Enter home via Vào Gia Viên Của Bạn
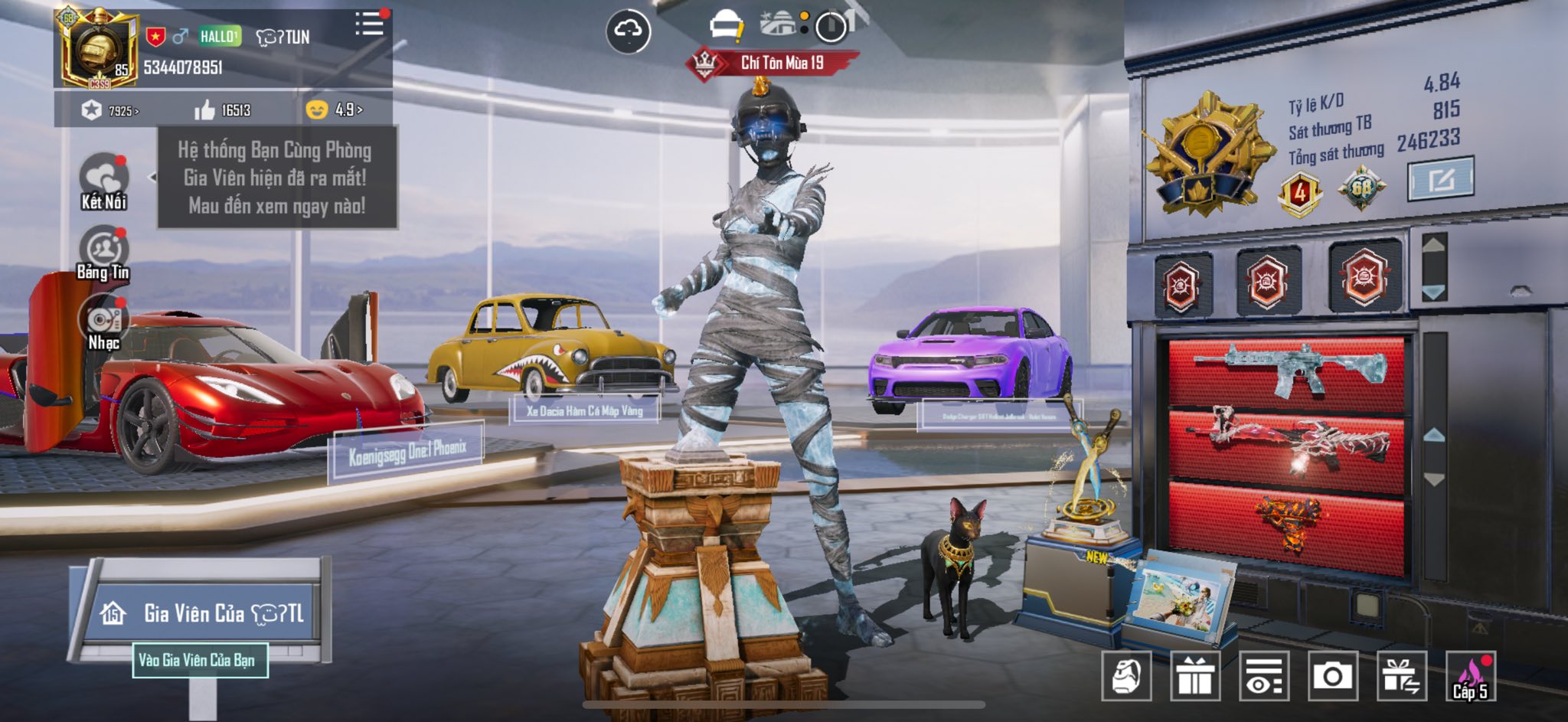Screen dimensions: 1568x722 [x=200, y=660]
